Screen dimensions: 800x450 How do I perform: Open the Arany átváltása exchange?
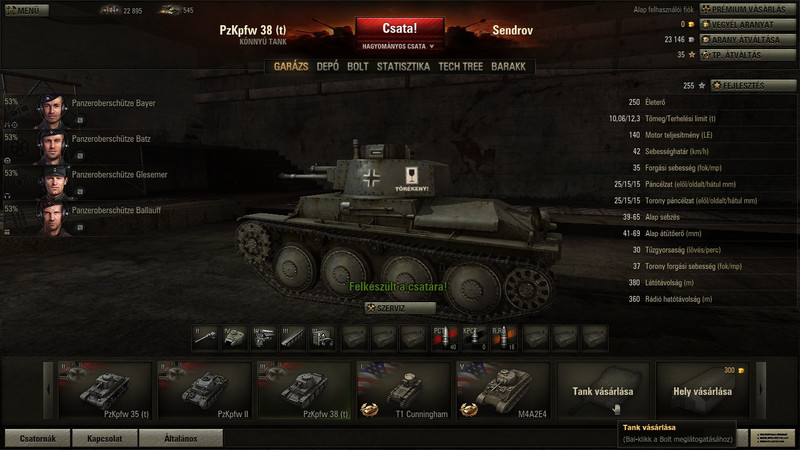point(746,39)
